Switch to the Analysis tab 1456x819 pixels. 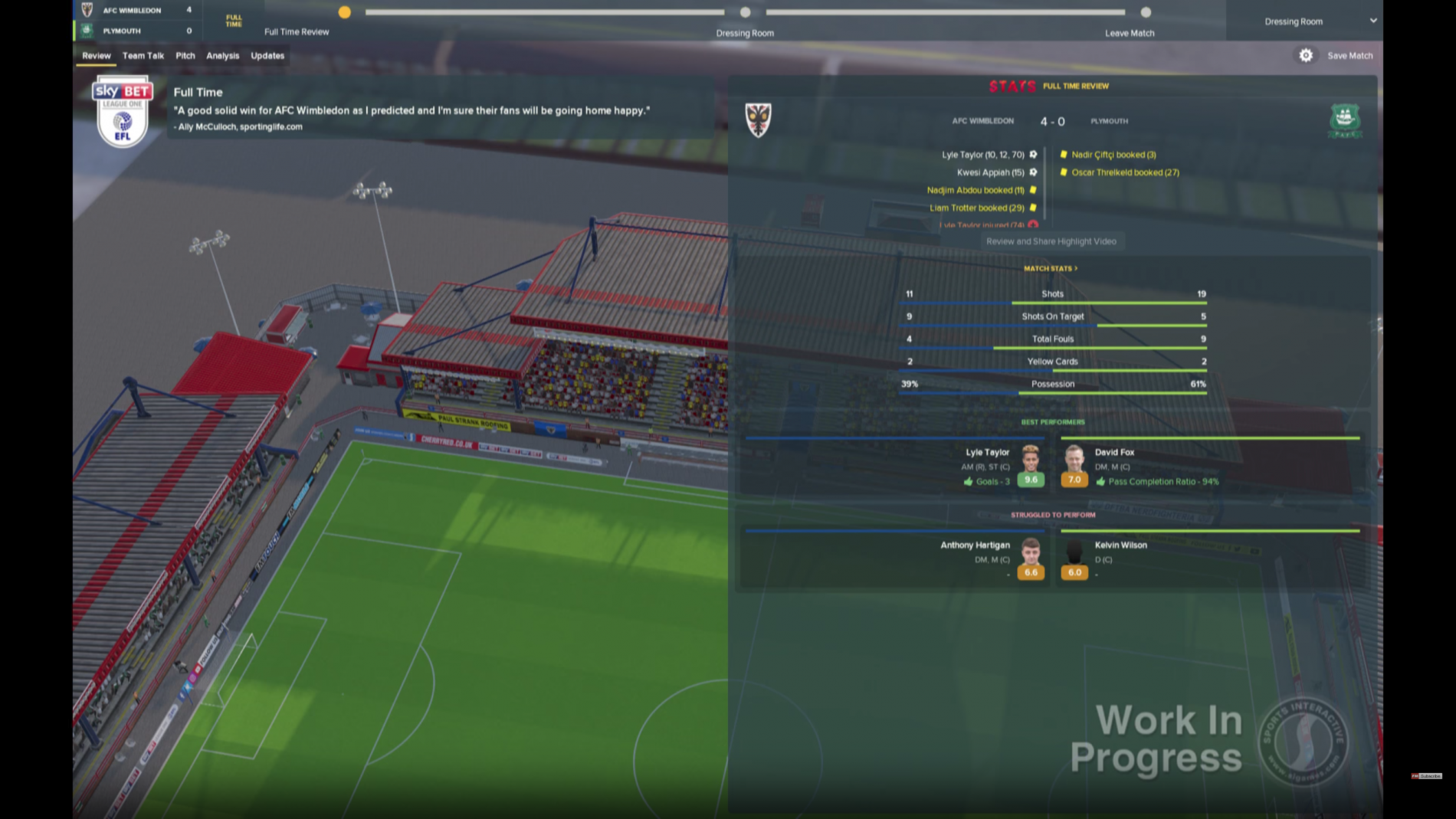(223, 55)
